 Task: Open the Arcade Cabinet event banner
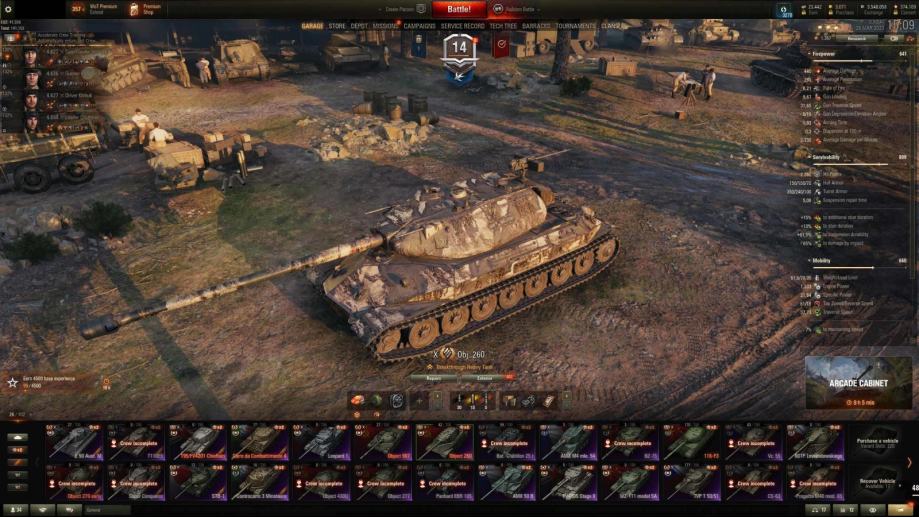click(x=858, y=384)
